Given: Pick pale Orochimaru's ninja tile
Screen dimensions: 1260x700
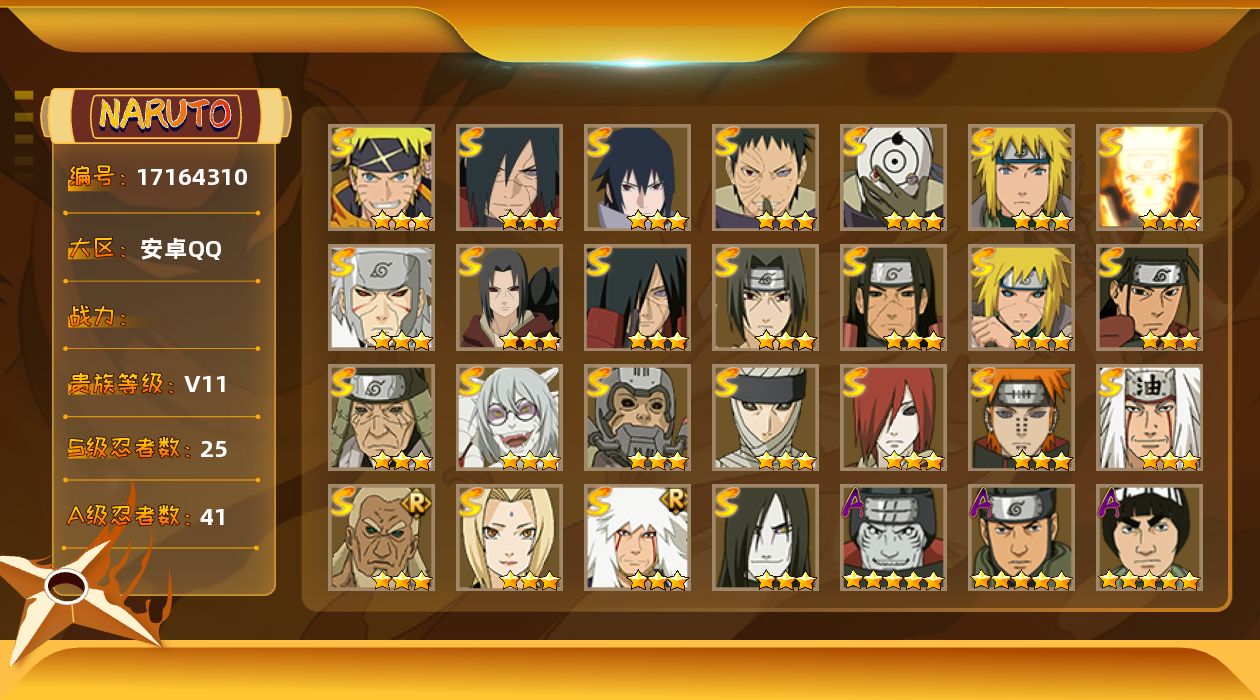Looking at the screenshot, I should tap(765, 537).
